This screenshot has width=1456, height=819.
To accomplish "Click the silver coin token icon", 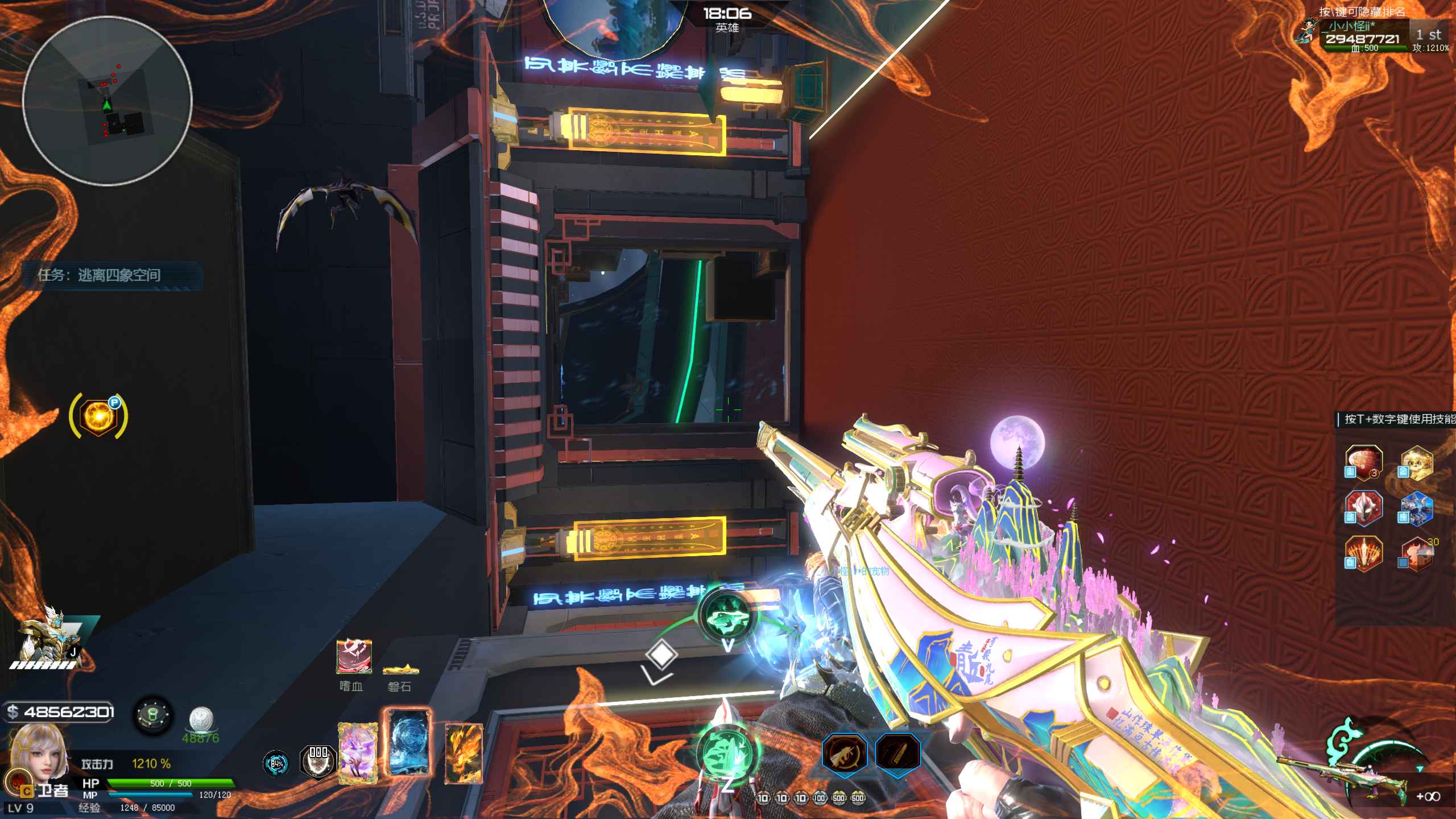I will (201, 719).
